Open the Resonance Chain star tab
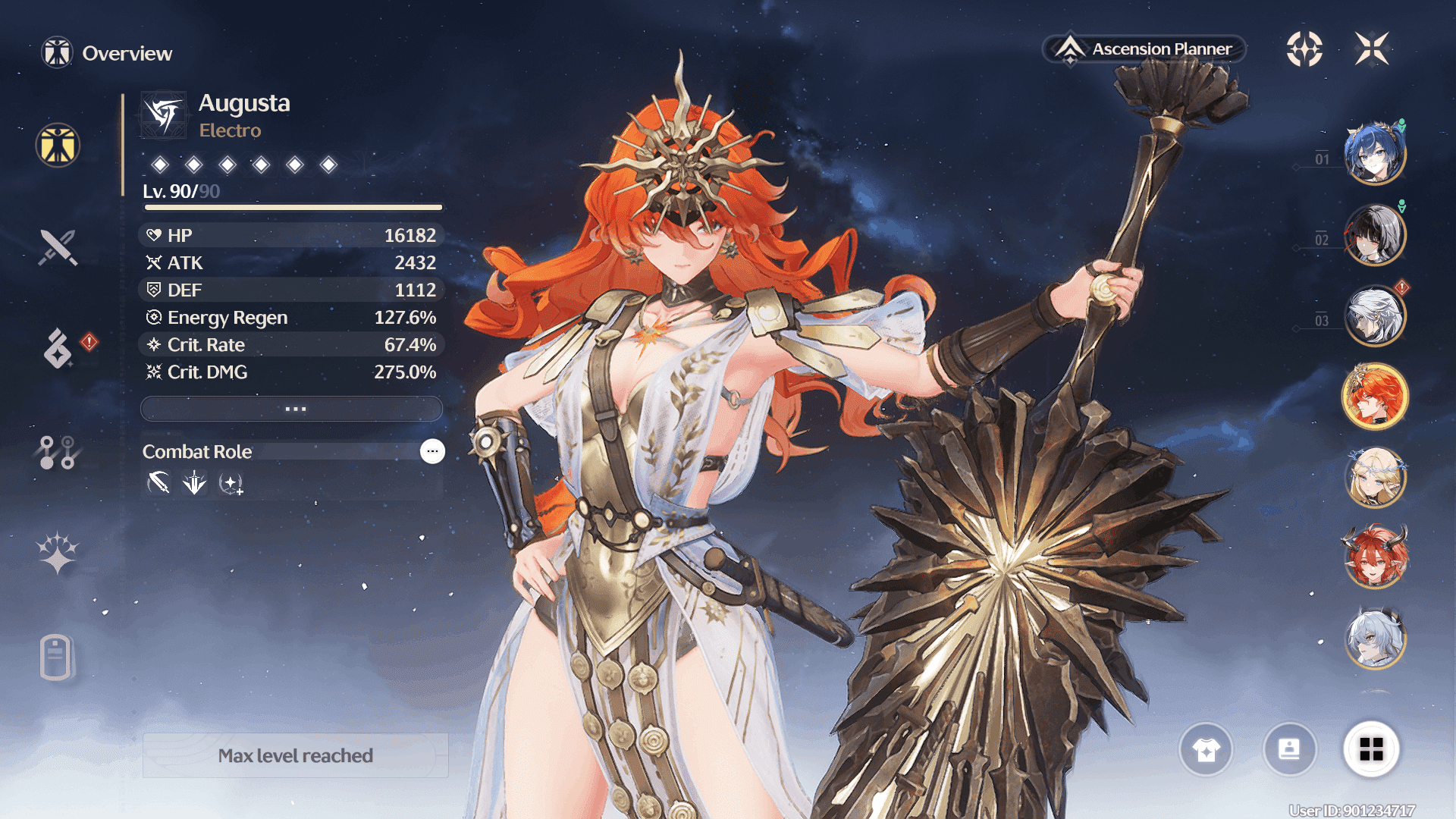 click(58, 553)
